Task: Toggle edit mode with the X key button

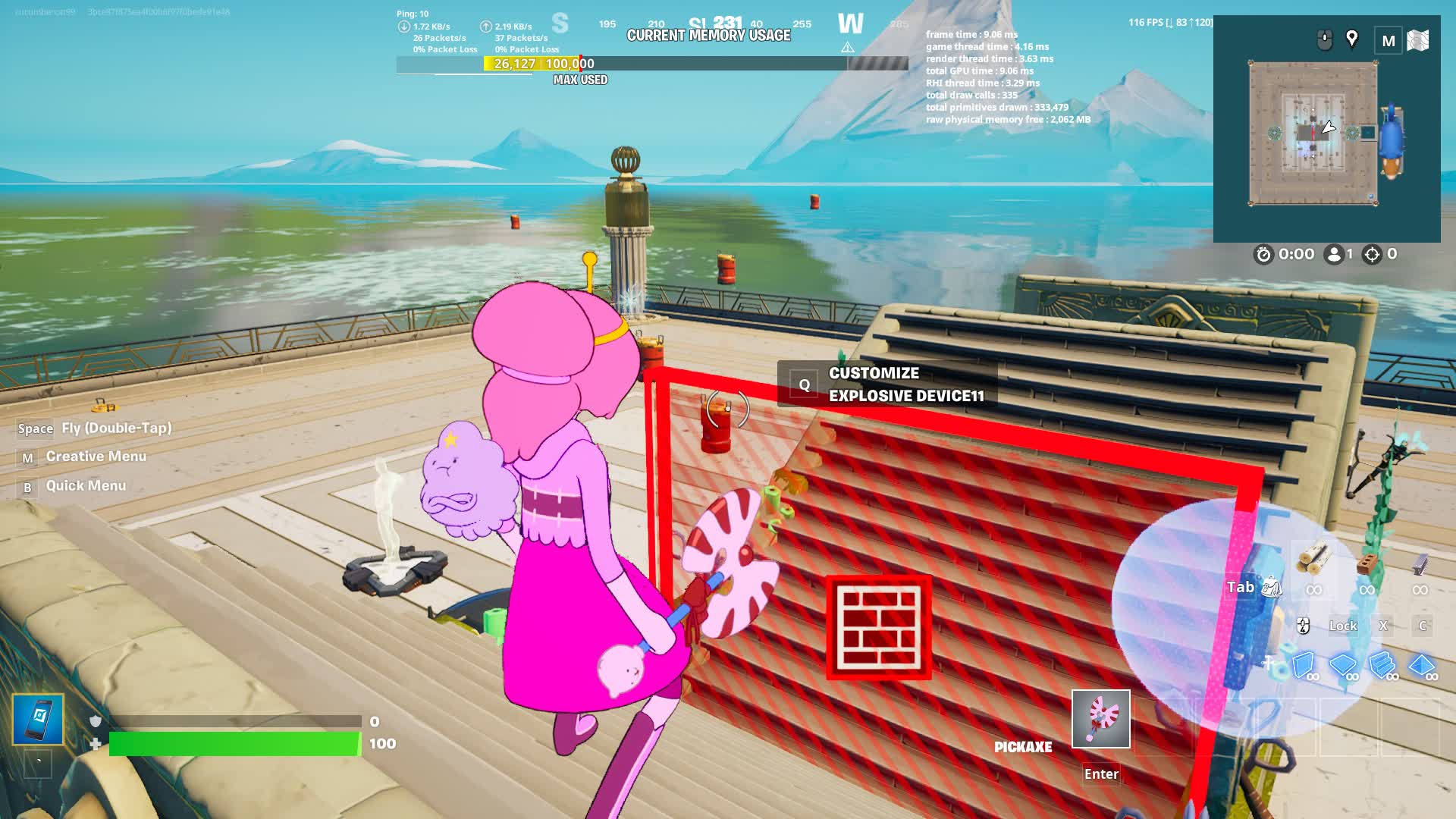Action: coord(1383,624)
